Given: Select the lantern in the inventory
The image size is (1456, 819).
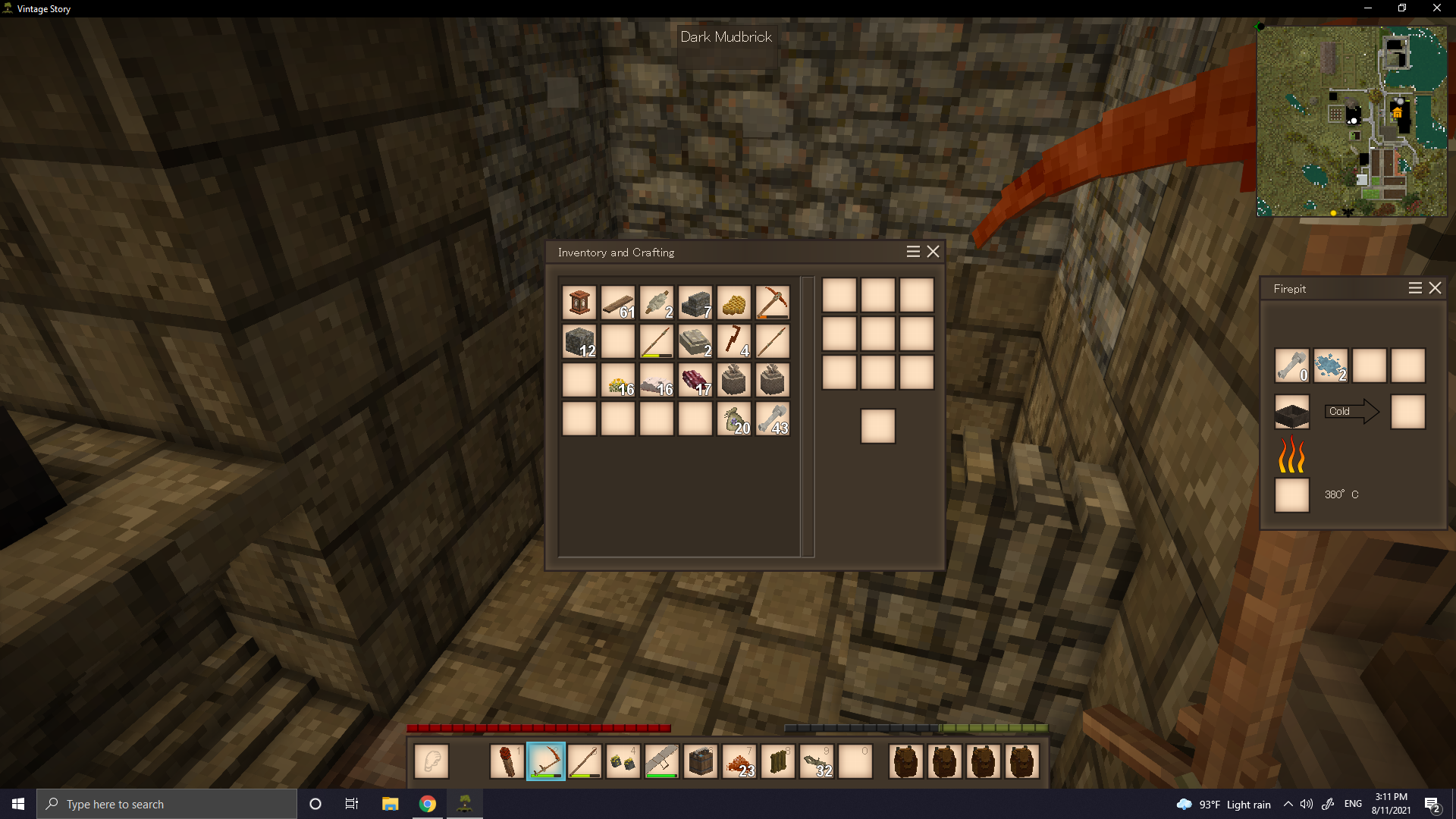Looking at the screenshot, I should 579,303.
